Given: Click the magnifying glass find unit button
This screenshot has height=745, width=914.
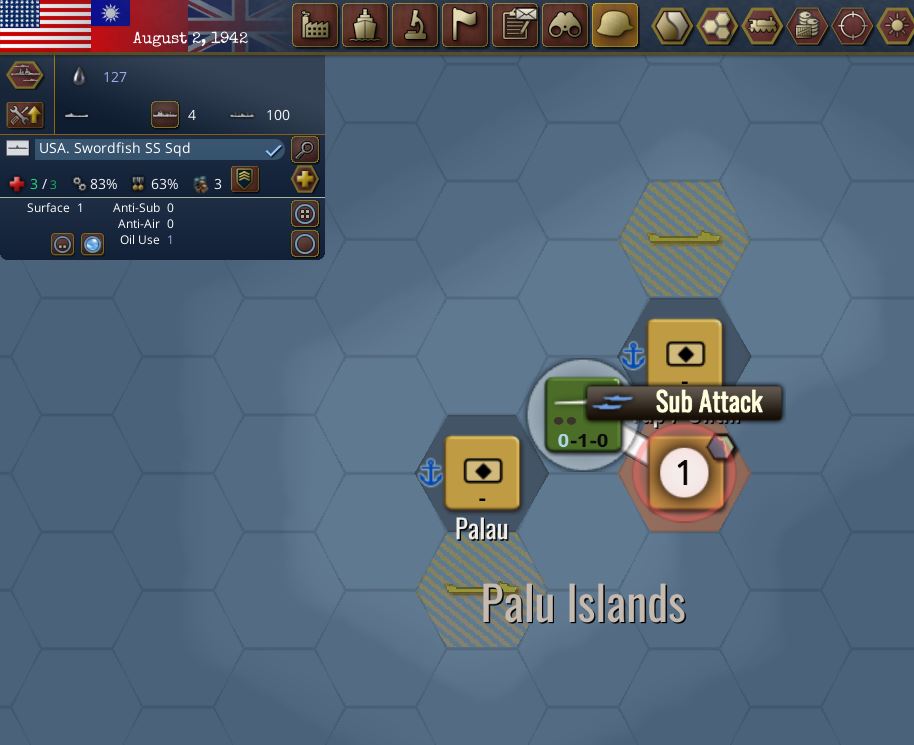Looking at the screenshot, I should click(x=305, y=150).
